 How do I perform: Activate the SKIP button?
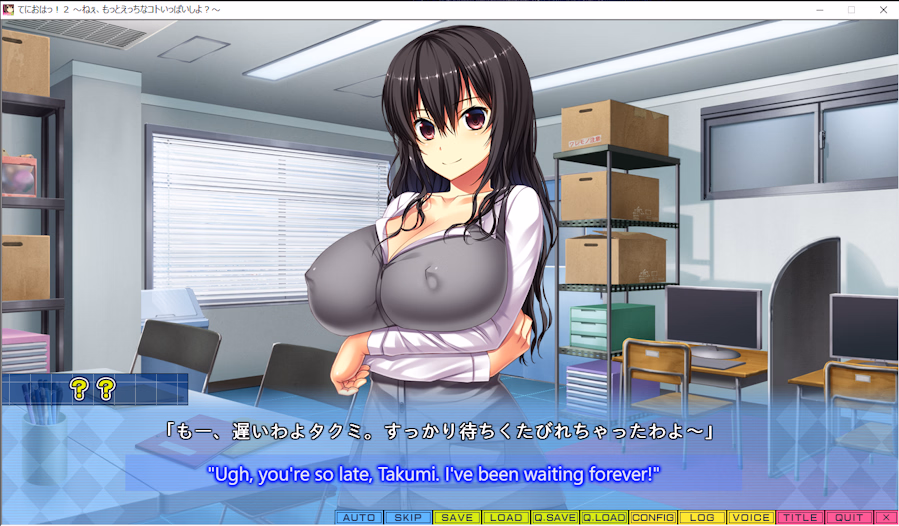pyautogui.click(x=408, y=518)
